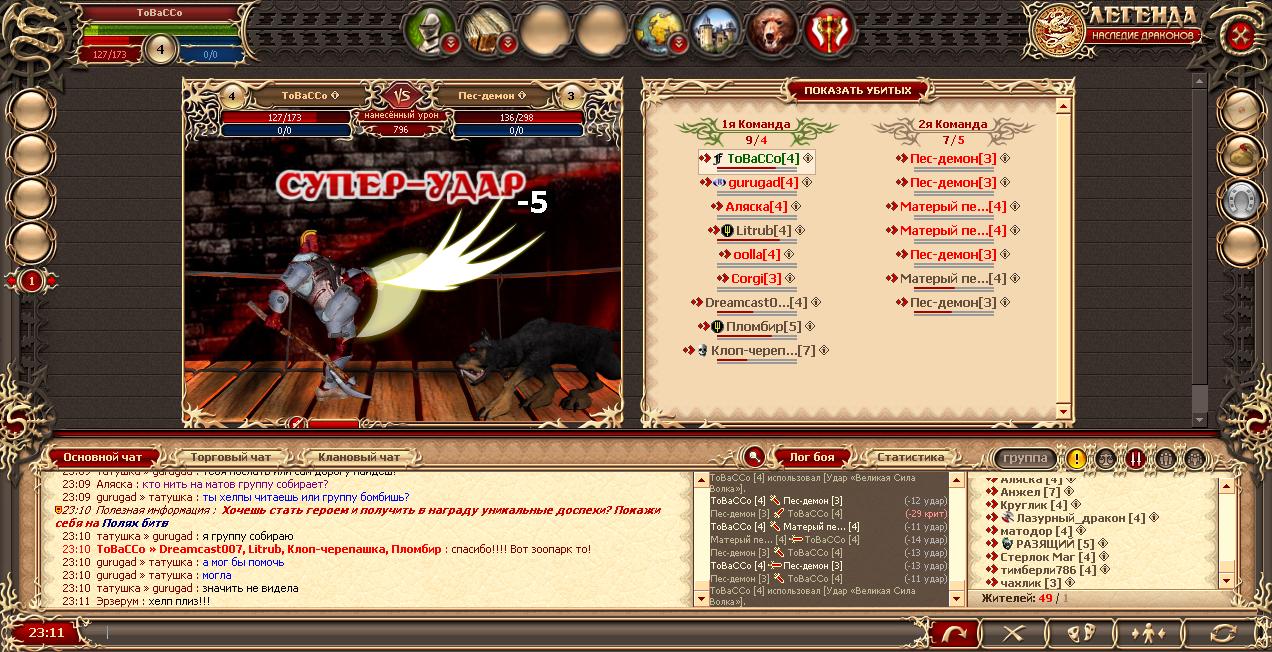Switch to Торговый чат tab
1272x652 pixels.
coord(230,457)
